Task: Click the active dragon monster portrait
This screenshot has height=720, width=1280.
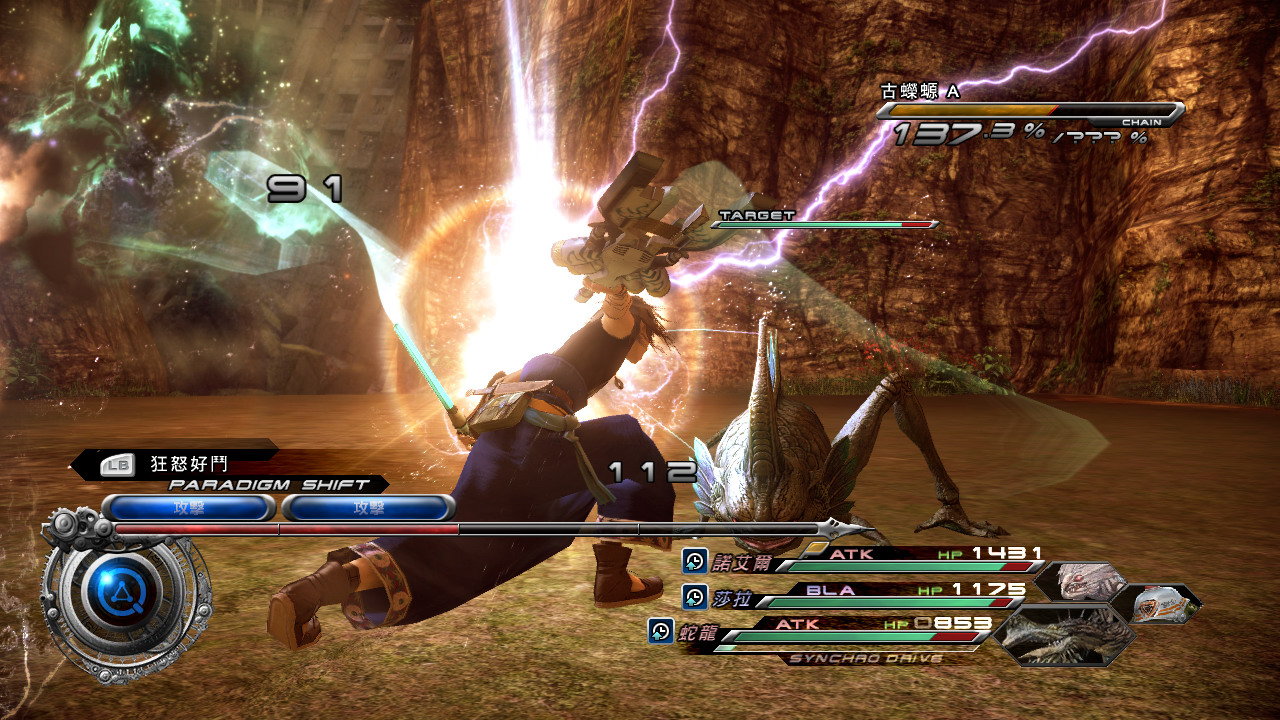Action: click(x=1066, y=635)
